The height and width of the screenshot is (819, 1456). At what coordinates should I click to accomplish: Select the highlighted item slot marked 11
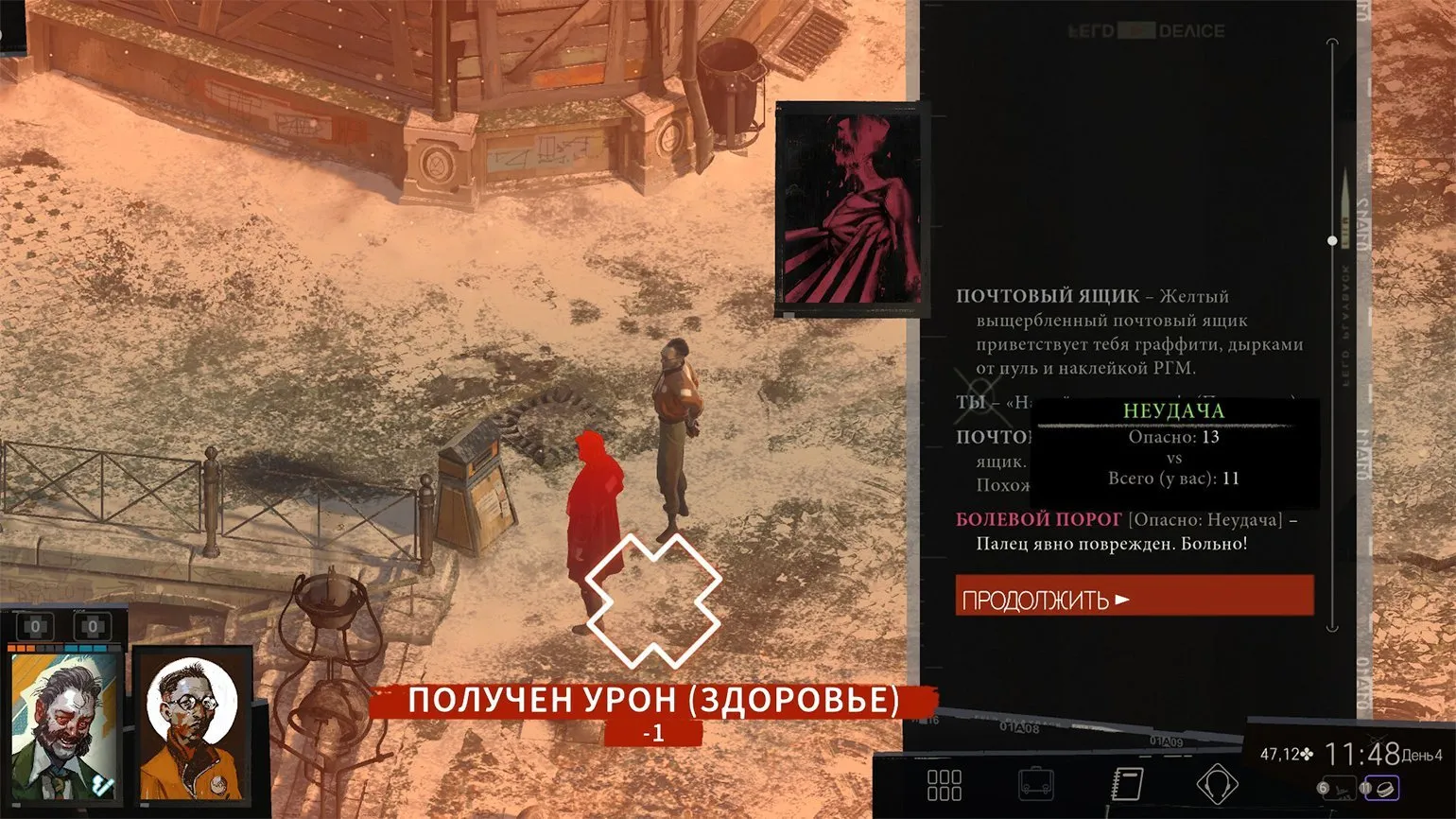[1382, 788]
